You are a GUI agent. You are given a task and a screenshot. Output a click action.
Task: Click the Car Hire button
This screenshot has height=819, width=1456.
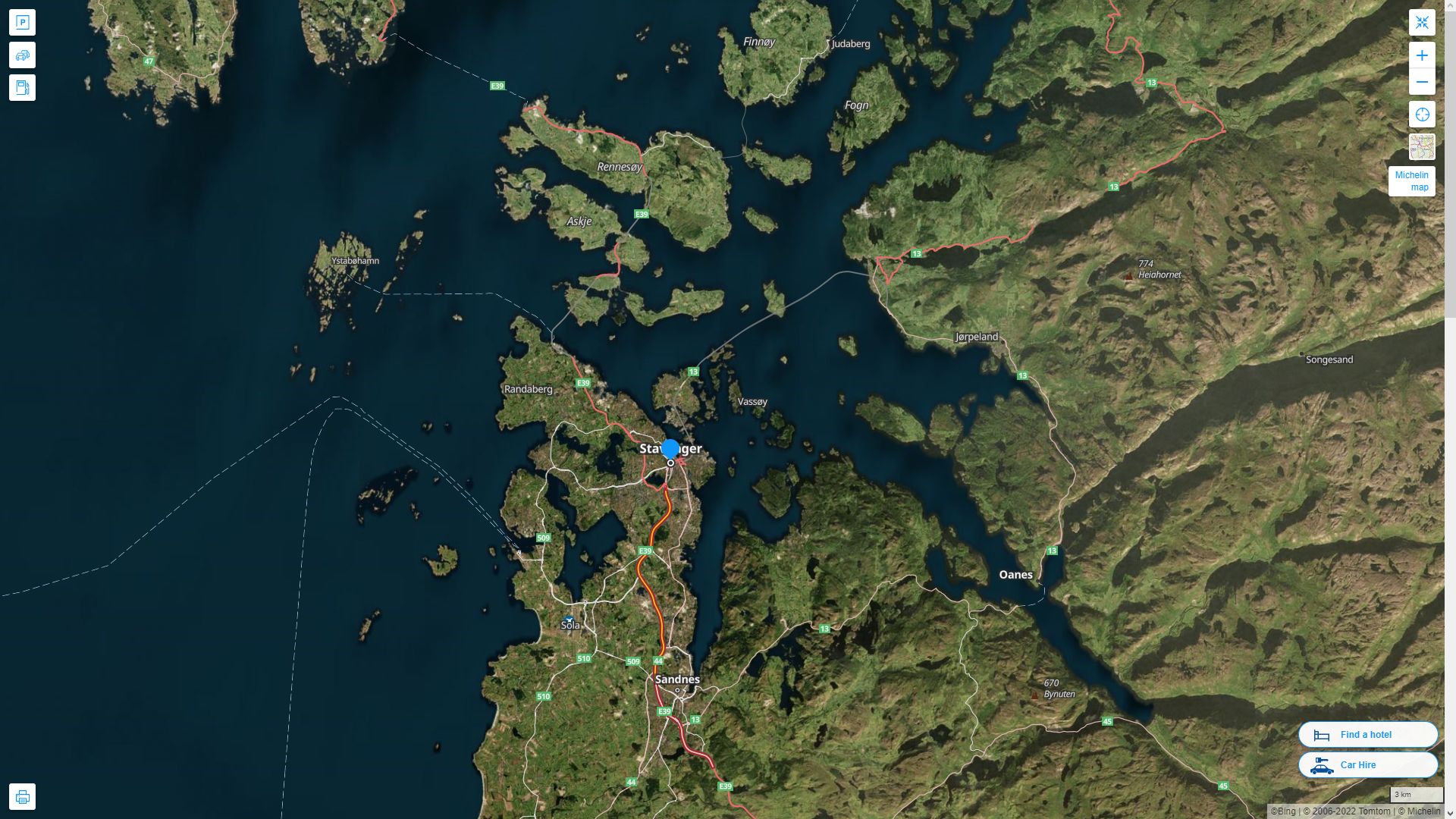[x=1368, y=765]
